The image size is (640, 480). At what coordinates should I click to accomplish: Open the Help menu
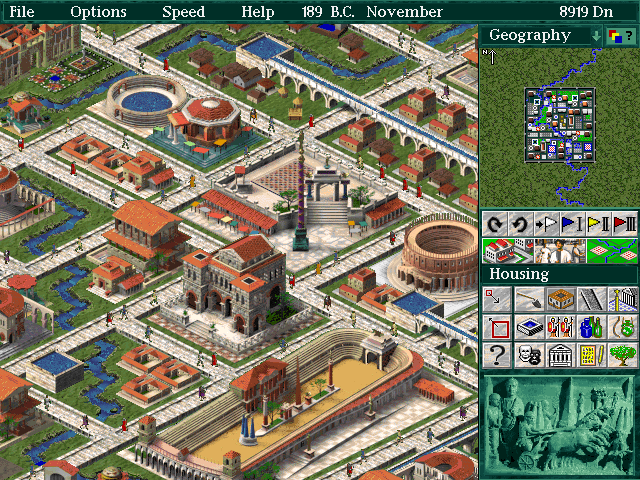tap(258, 12)
